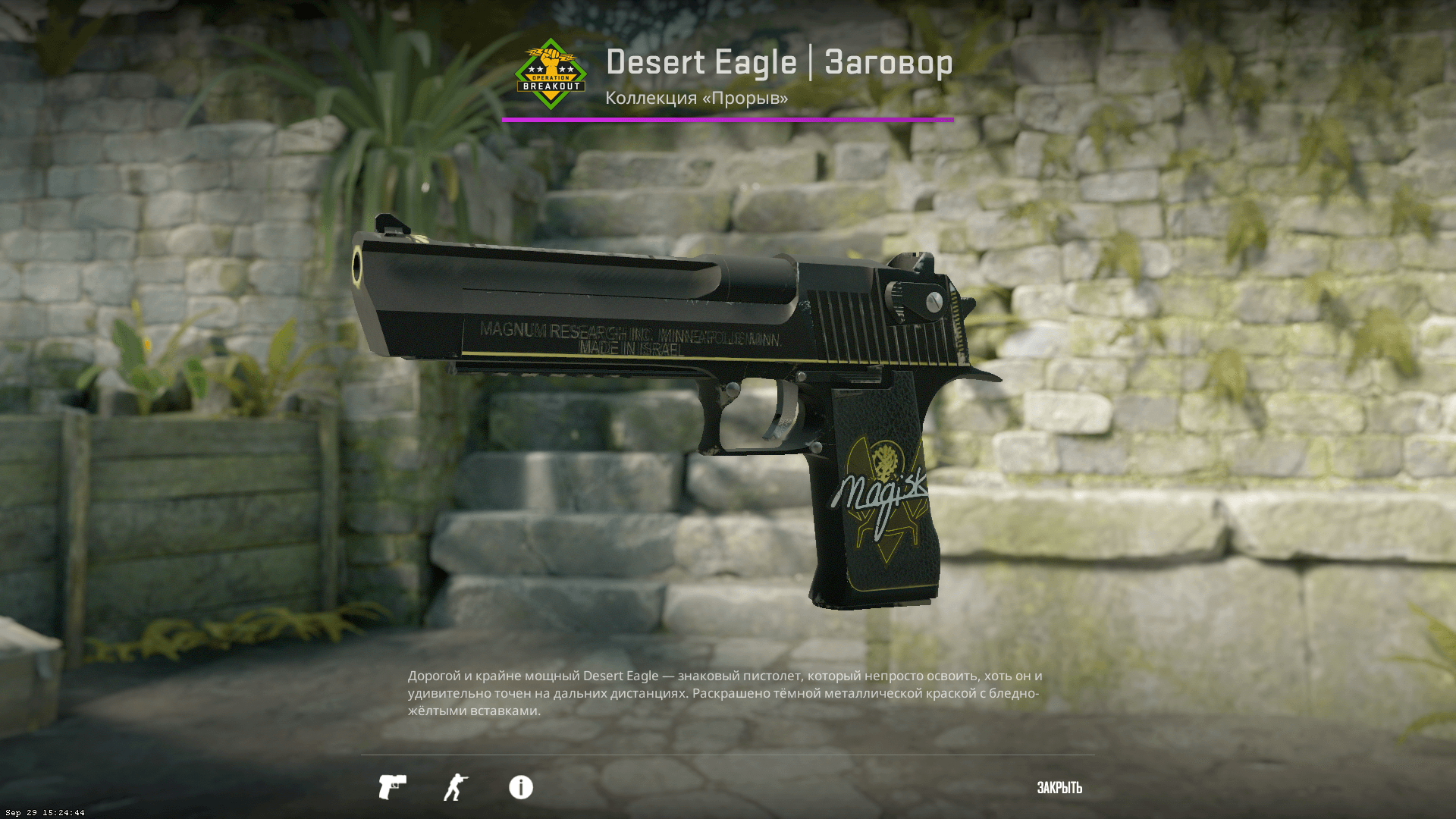Show the weapon on character model

(x=456, y=787)
